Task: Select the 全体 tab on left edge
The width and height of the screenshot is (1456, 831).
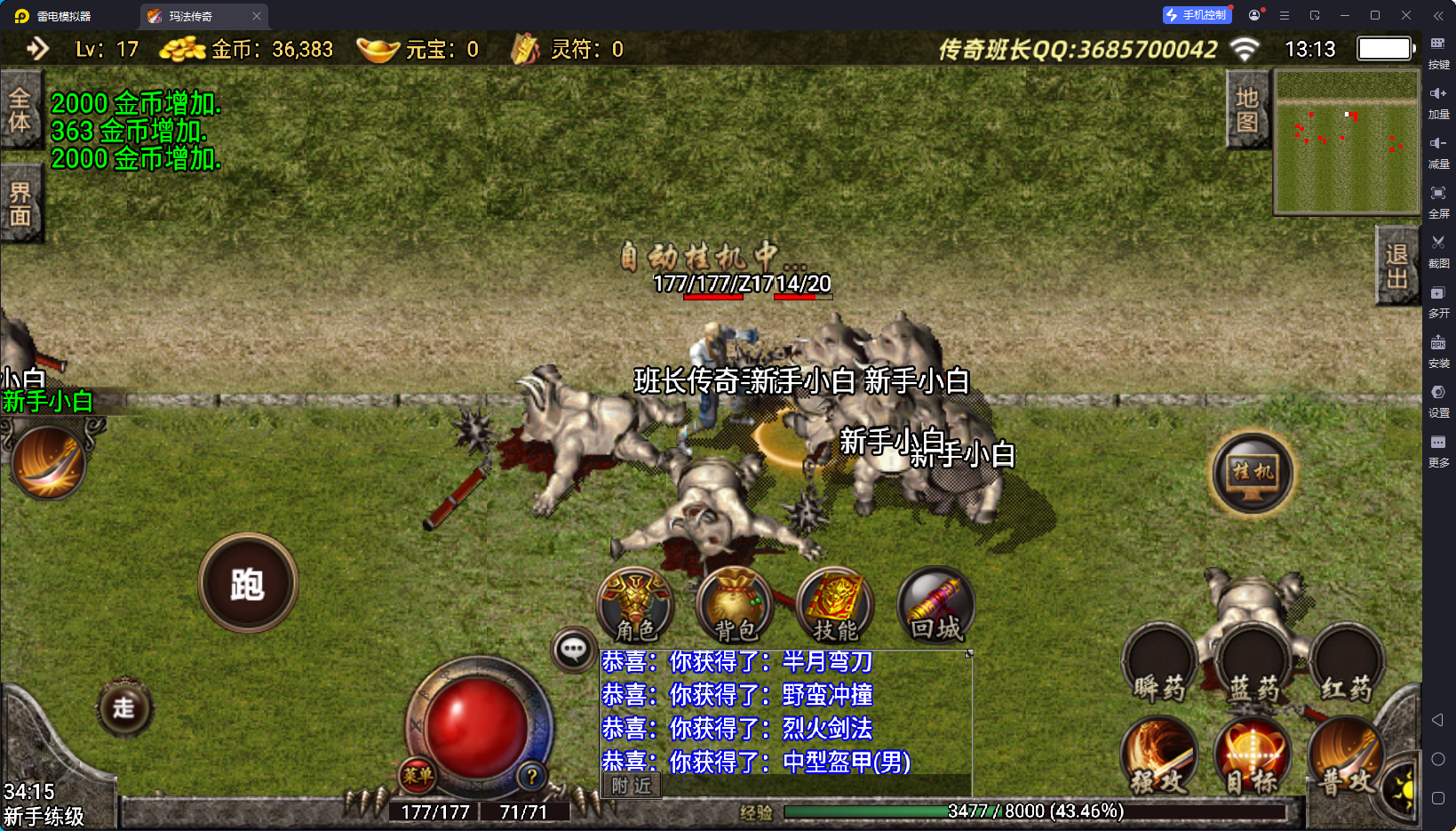Action: click(x=20, y=109)
